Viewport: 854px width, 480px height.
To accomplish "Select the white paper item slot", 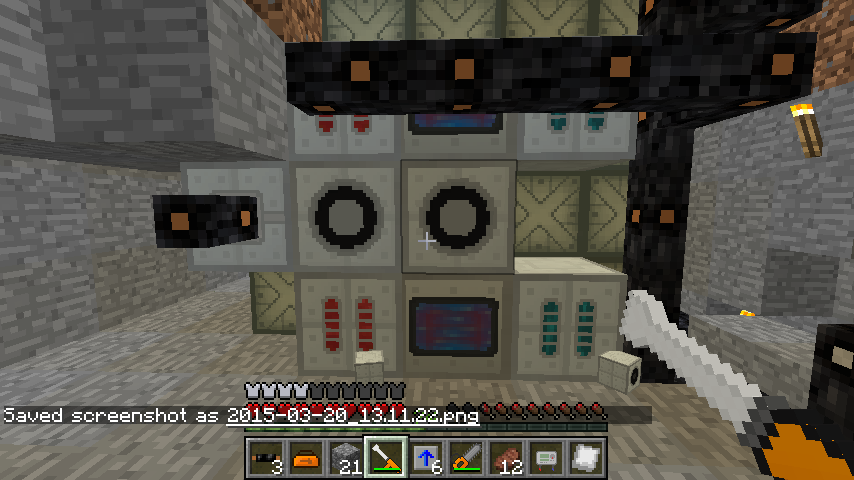I will pyautogui.click(x=586, y=457).
